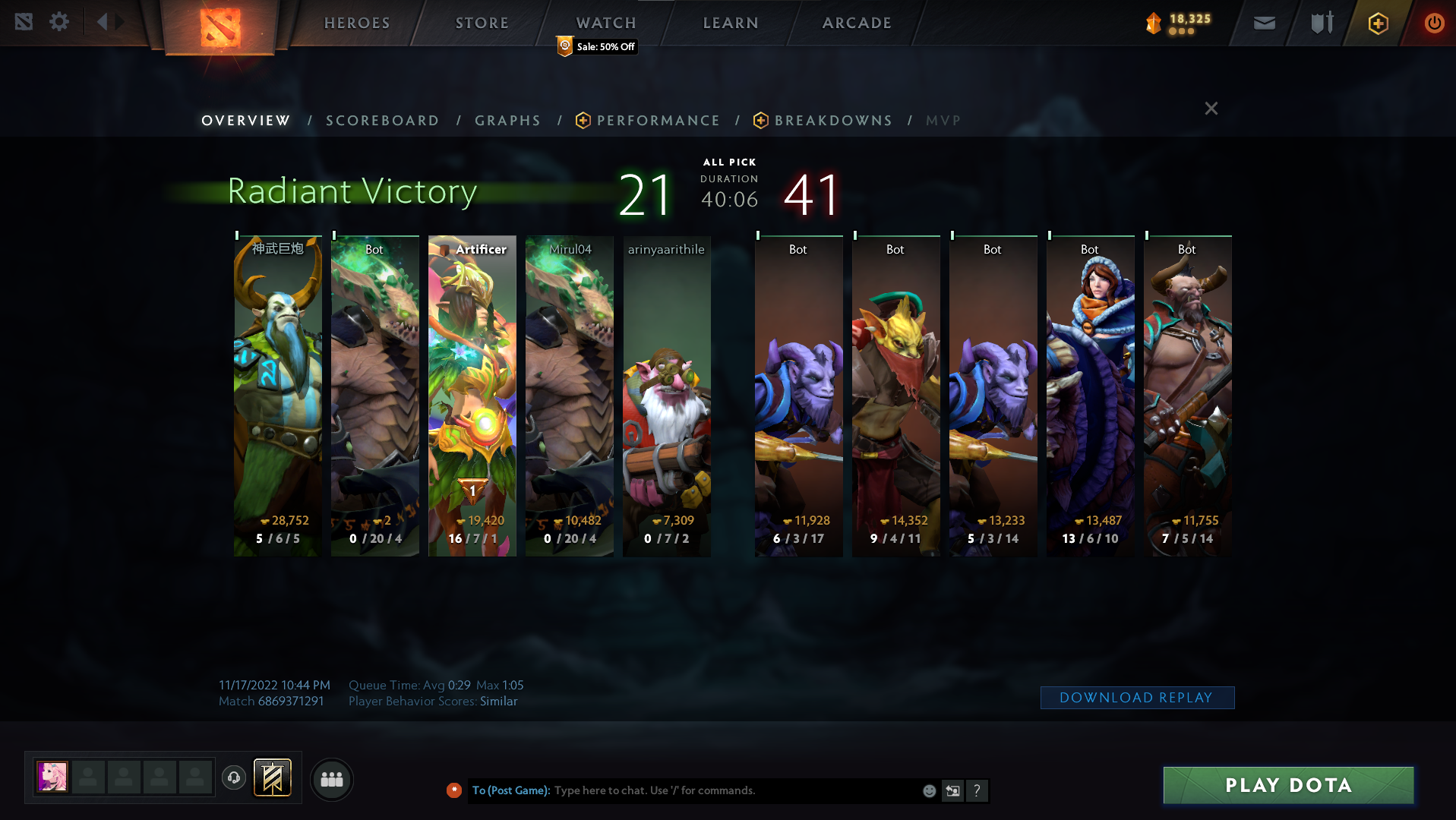Open the emoticon picker in chat

coord(929,790)
